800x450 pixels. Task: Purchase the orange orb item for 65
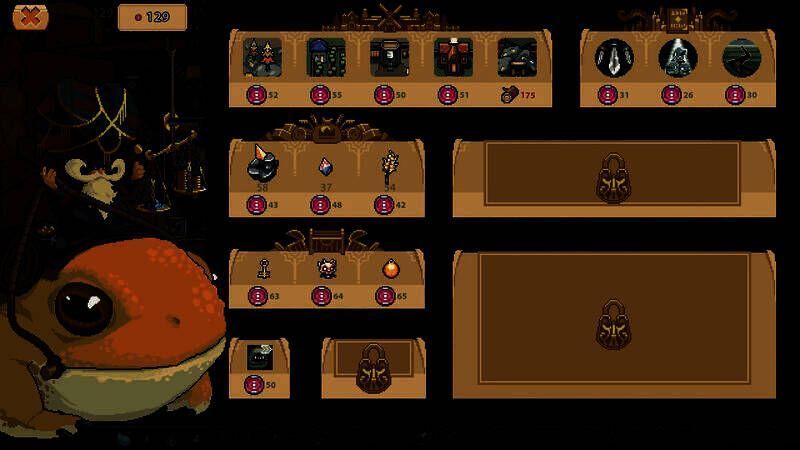click(389, 268)
